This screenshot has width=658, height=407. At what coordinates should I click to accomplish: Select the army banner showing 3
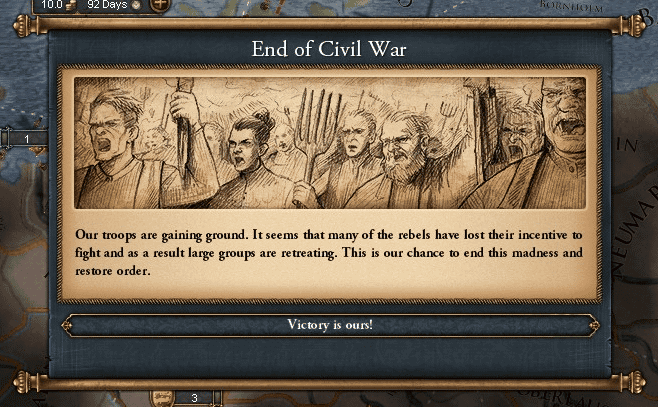pyautogui.click(x=193, y=397)
